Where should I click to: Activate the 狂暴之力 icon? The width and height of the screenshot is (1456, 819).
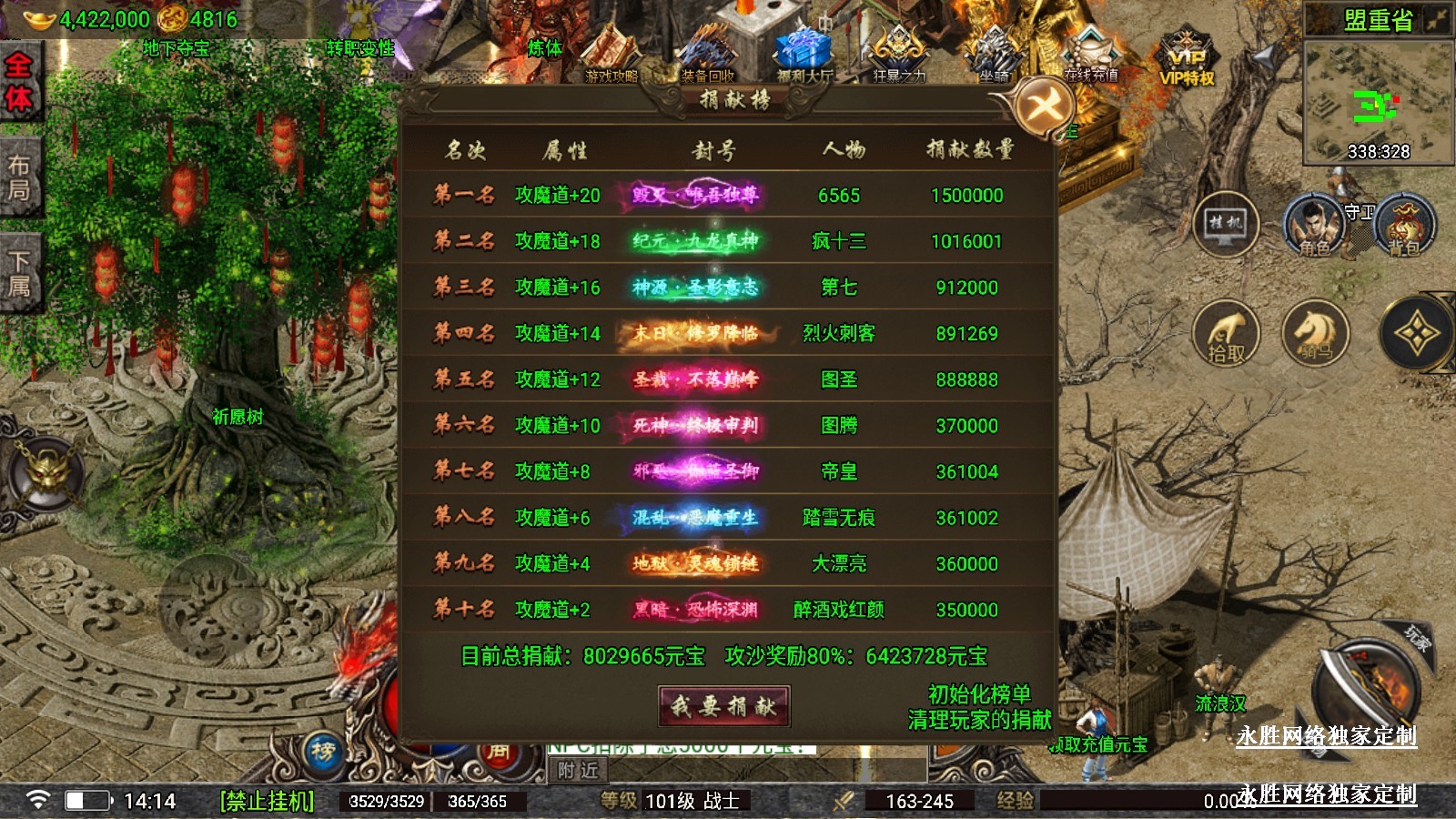click(x=899, y=55)
